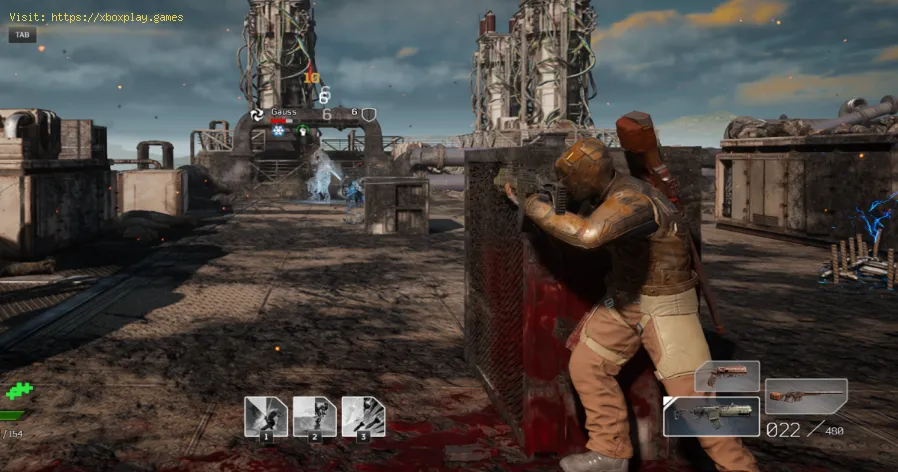
Task: Click the green health cross icon
Action: click(19, 391)
